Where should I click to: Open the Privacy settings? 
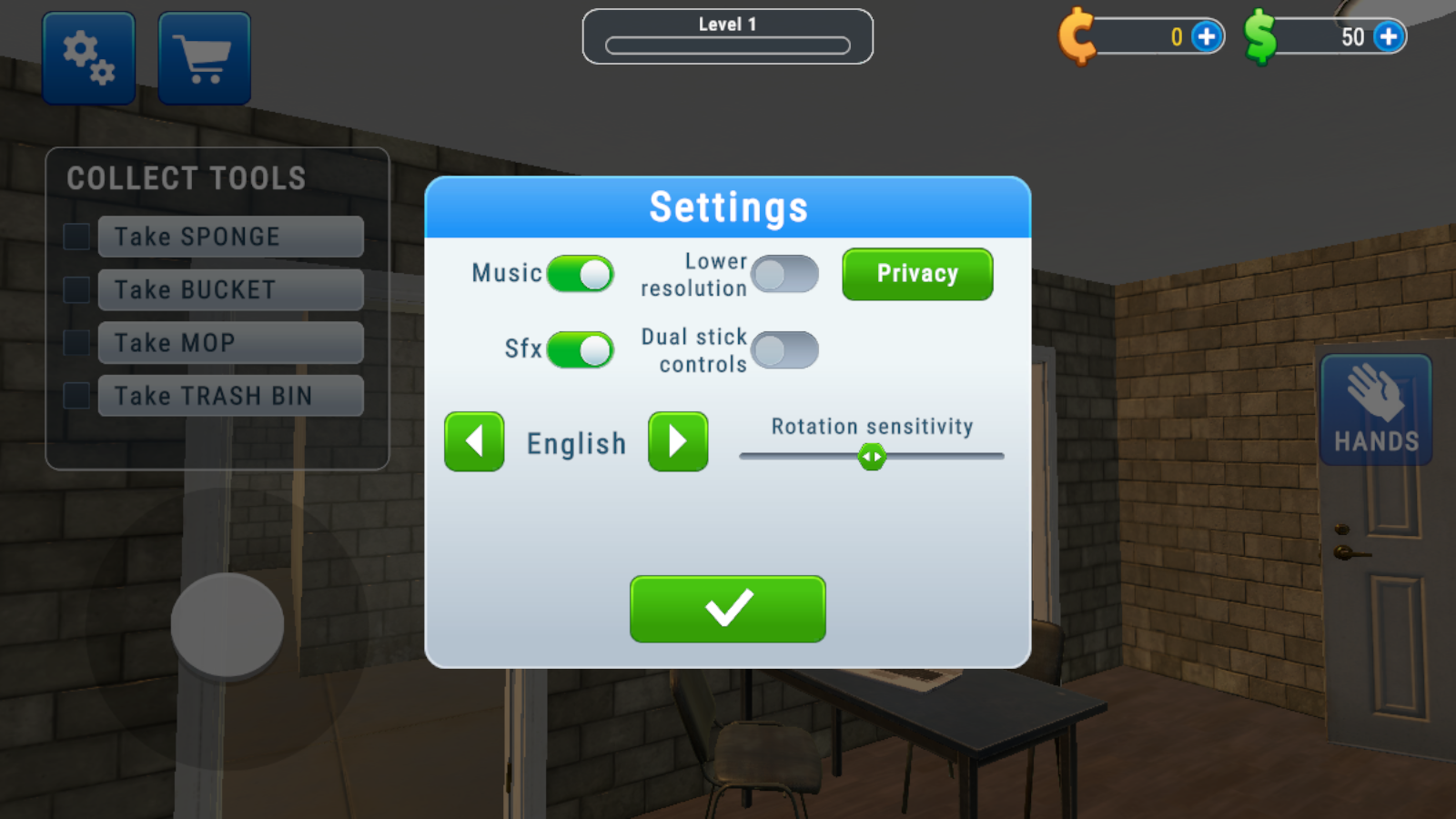(916, 274)
